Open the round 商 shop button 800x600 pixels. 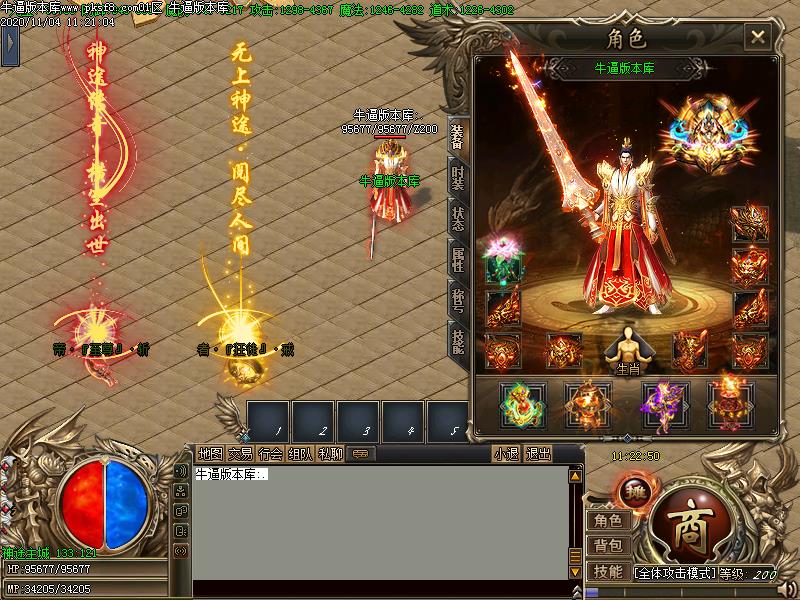point(689,525)
